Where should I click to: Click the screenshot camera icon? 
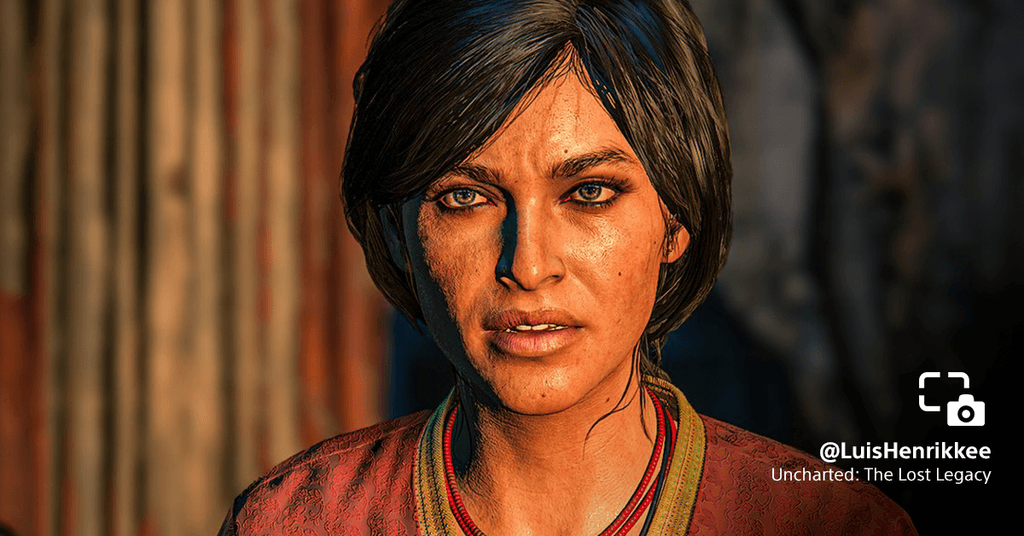[951, 399]
